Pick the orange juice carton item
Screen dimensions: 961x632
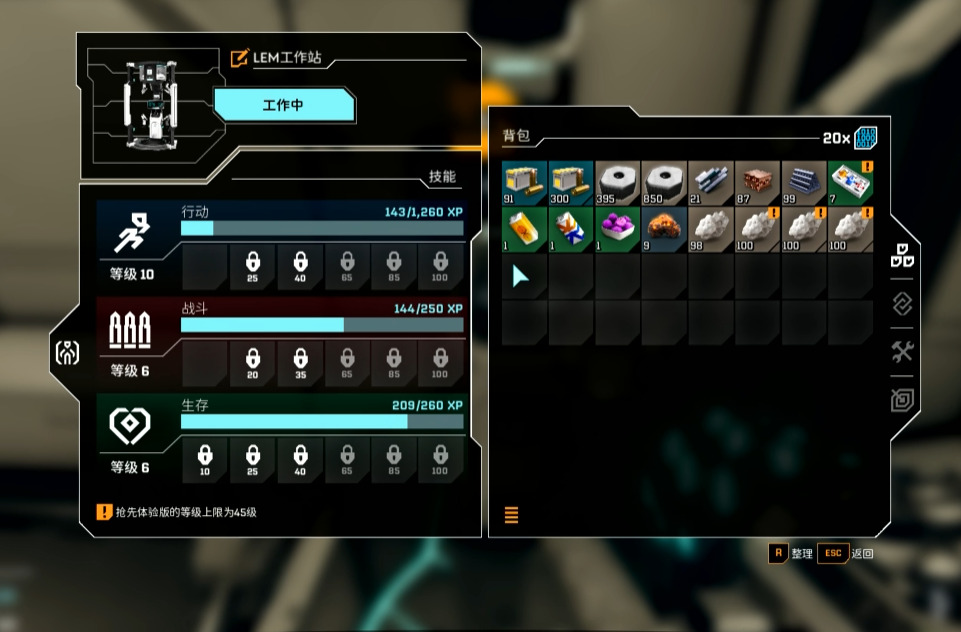point(524,229)
